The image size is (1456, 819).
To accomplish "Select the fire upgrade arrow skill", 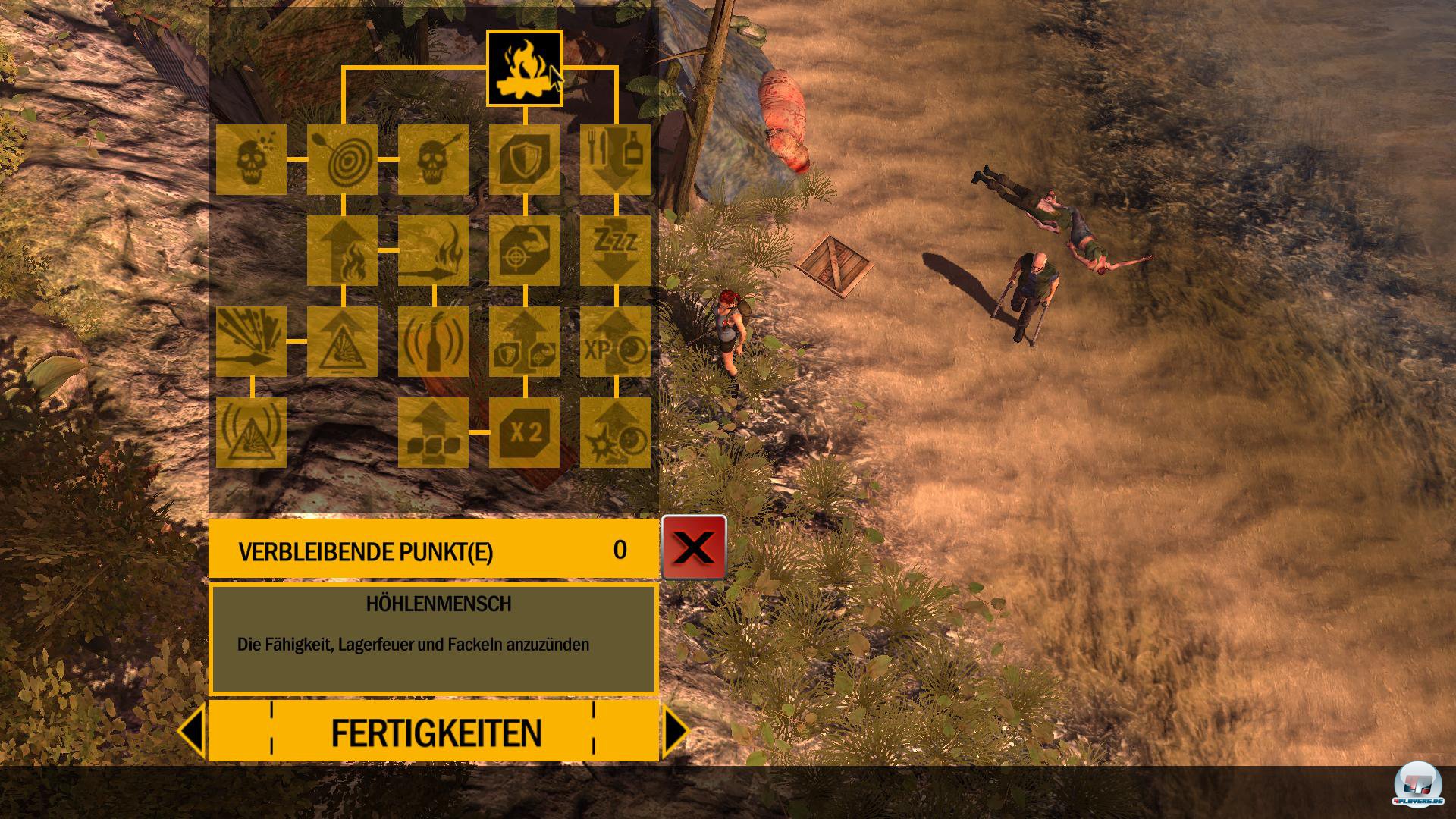I will tap(342, 251).
